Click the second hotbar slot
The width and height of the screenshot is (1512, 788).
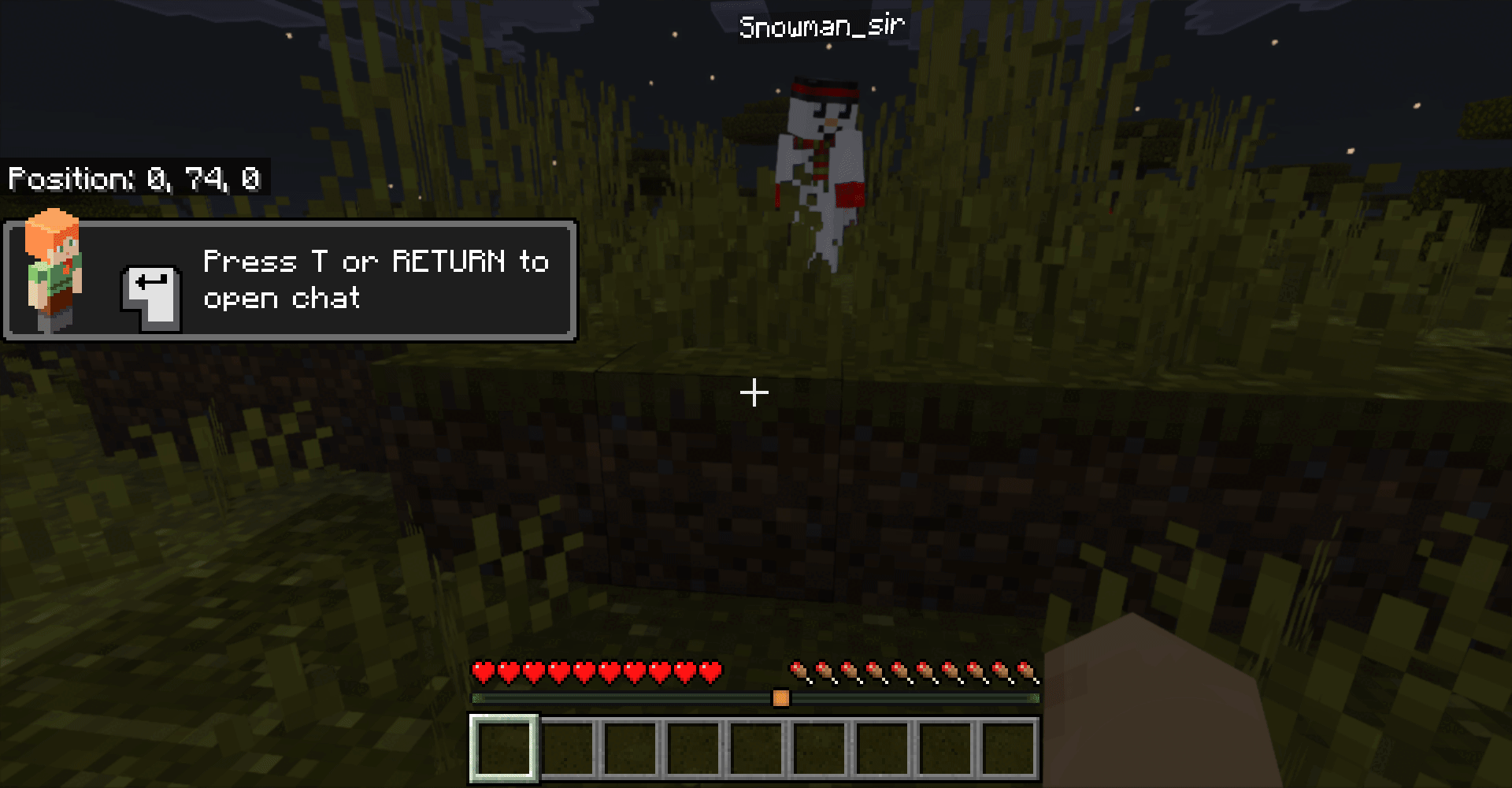point(567,747)
